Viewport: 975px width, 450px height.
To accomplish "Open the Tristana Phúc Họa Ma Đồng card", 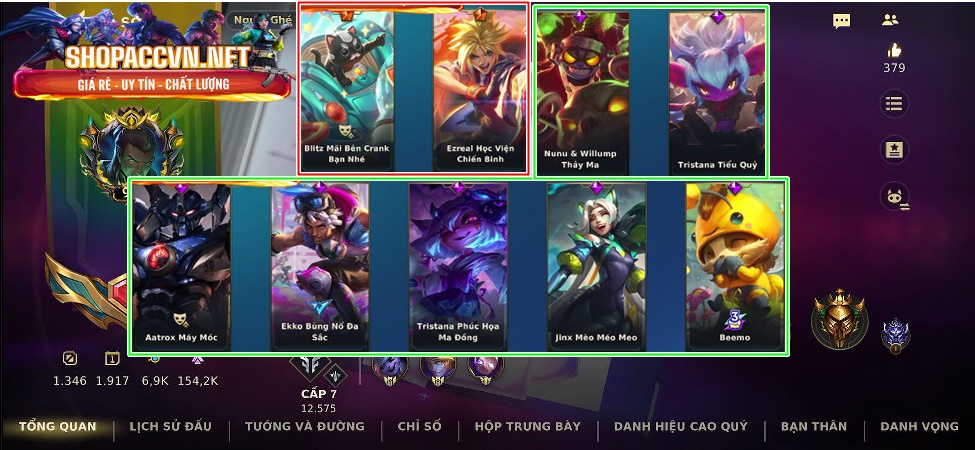I will click(458, 266).
